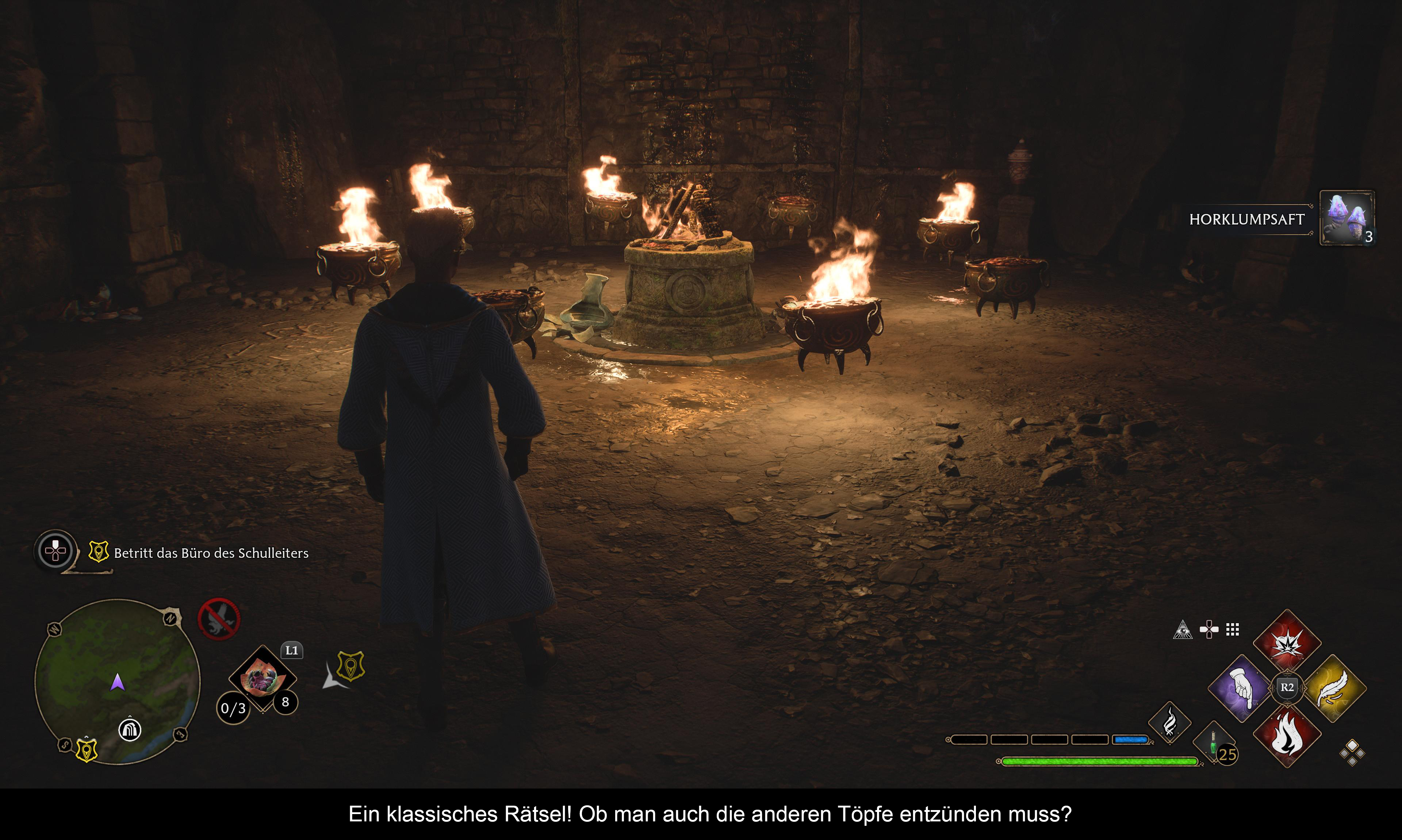
Task: Open the circular minimap
Action: [x=117, y=682]
